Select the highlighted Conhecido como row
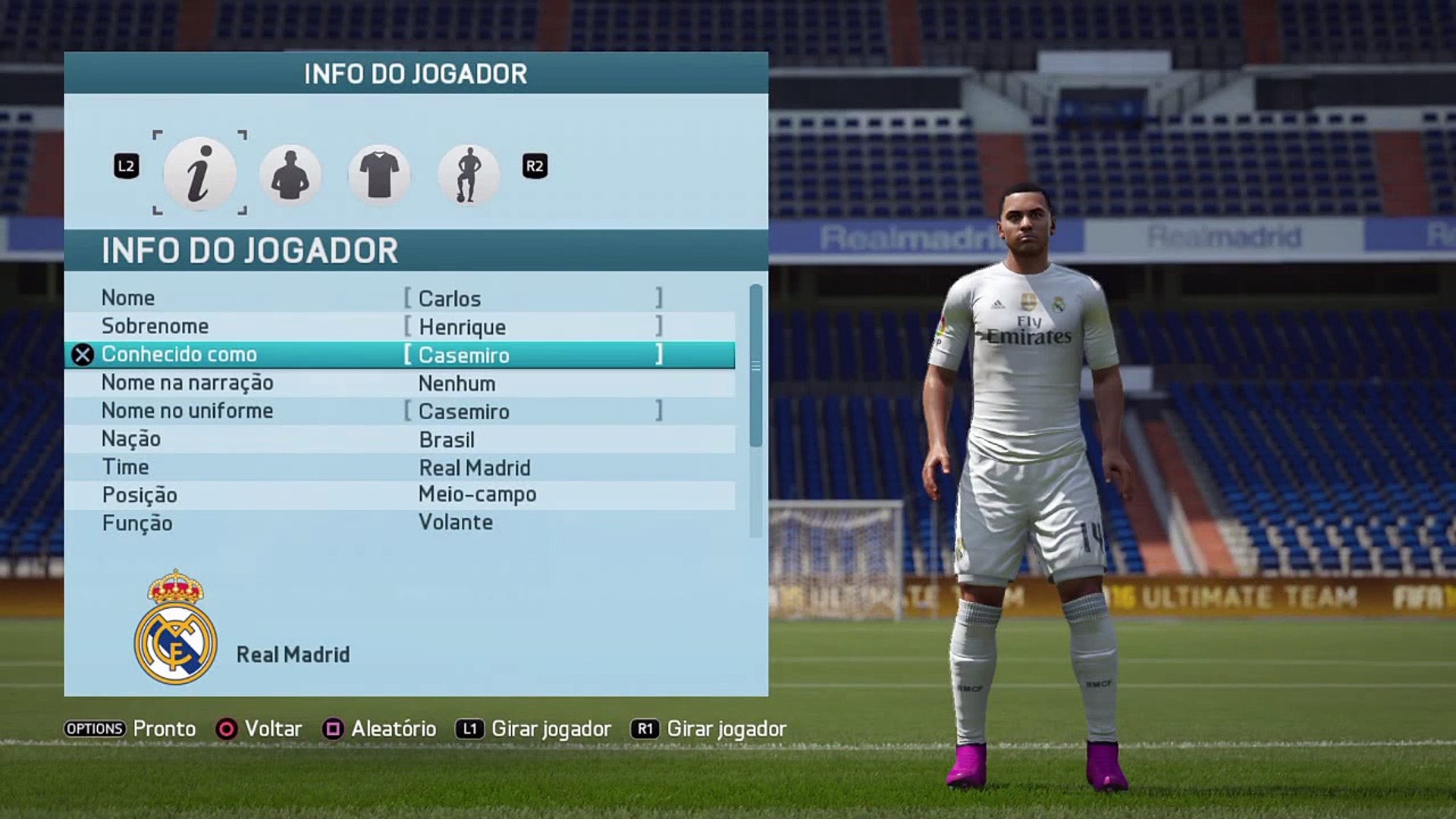 [400, 355]
